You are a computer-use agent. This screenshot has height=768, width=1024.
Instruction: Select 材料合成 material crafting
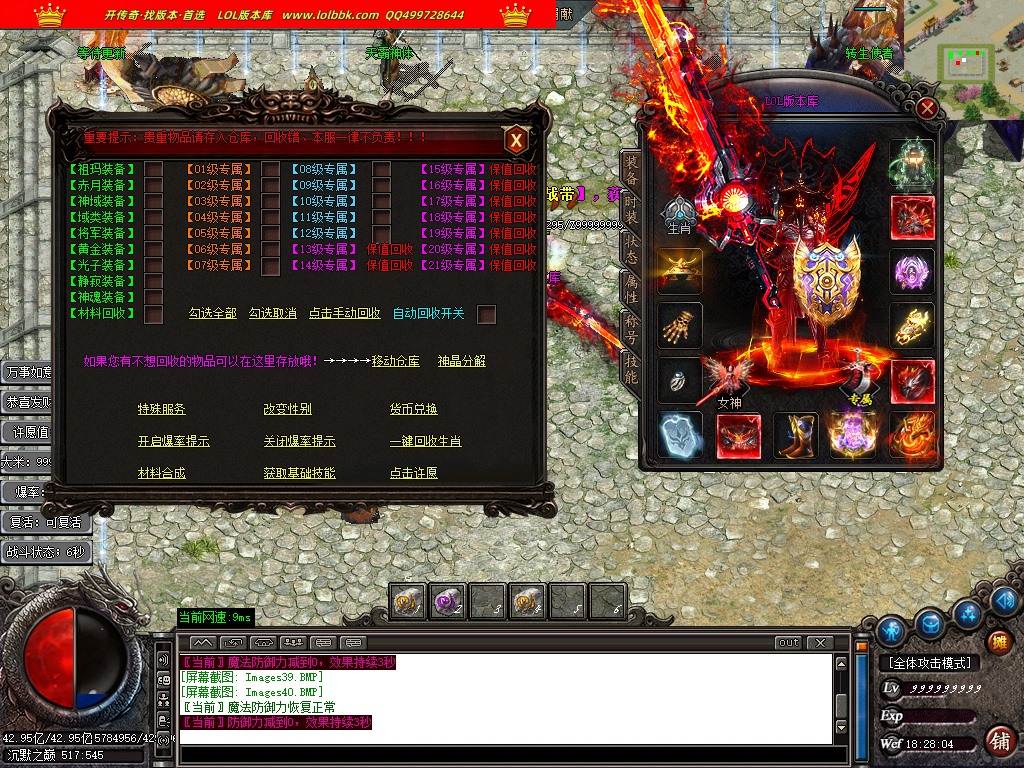point(162,473)
